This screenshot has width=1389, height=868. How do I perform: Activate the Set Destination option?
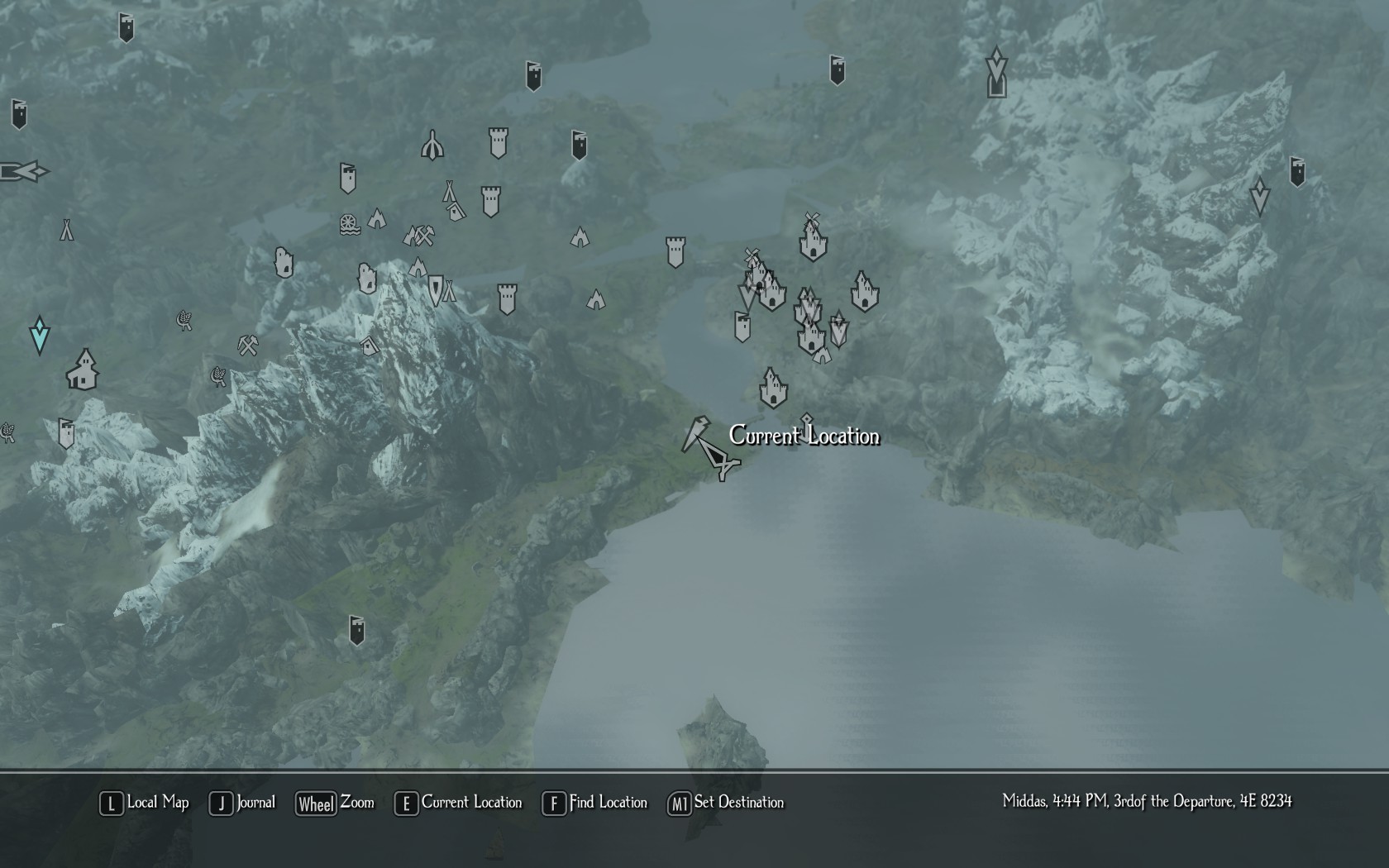click(726, 803)
